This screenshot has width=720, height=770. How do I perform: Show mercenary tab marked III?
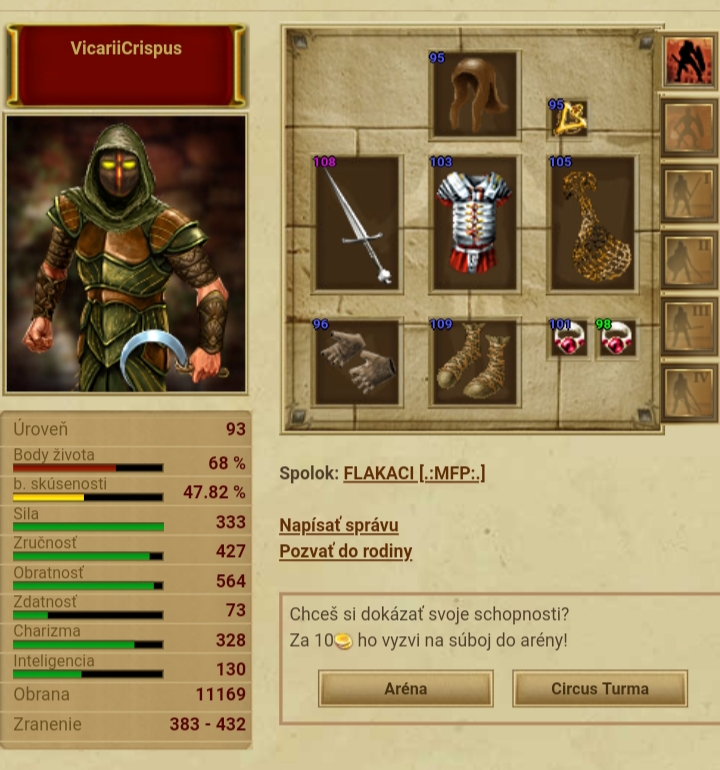(689, 326)
